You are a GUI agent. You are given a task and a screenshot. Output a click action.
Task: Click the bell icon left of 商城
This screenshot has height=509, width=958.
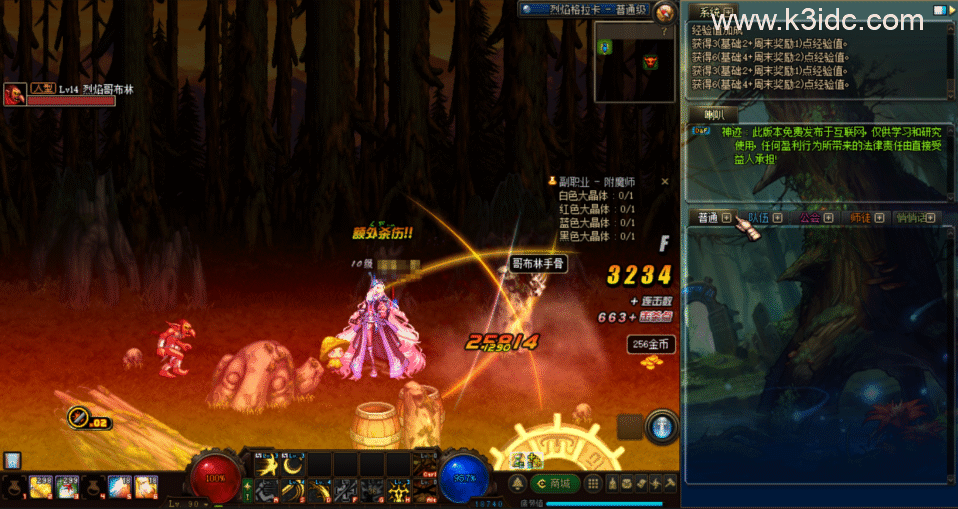[x=519, y=484]
